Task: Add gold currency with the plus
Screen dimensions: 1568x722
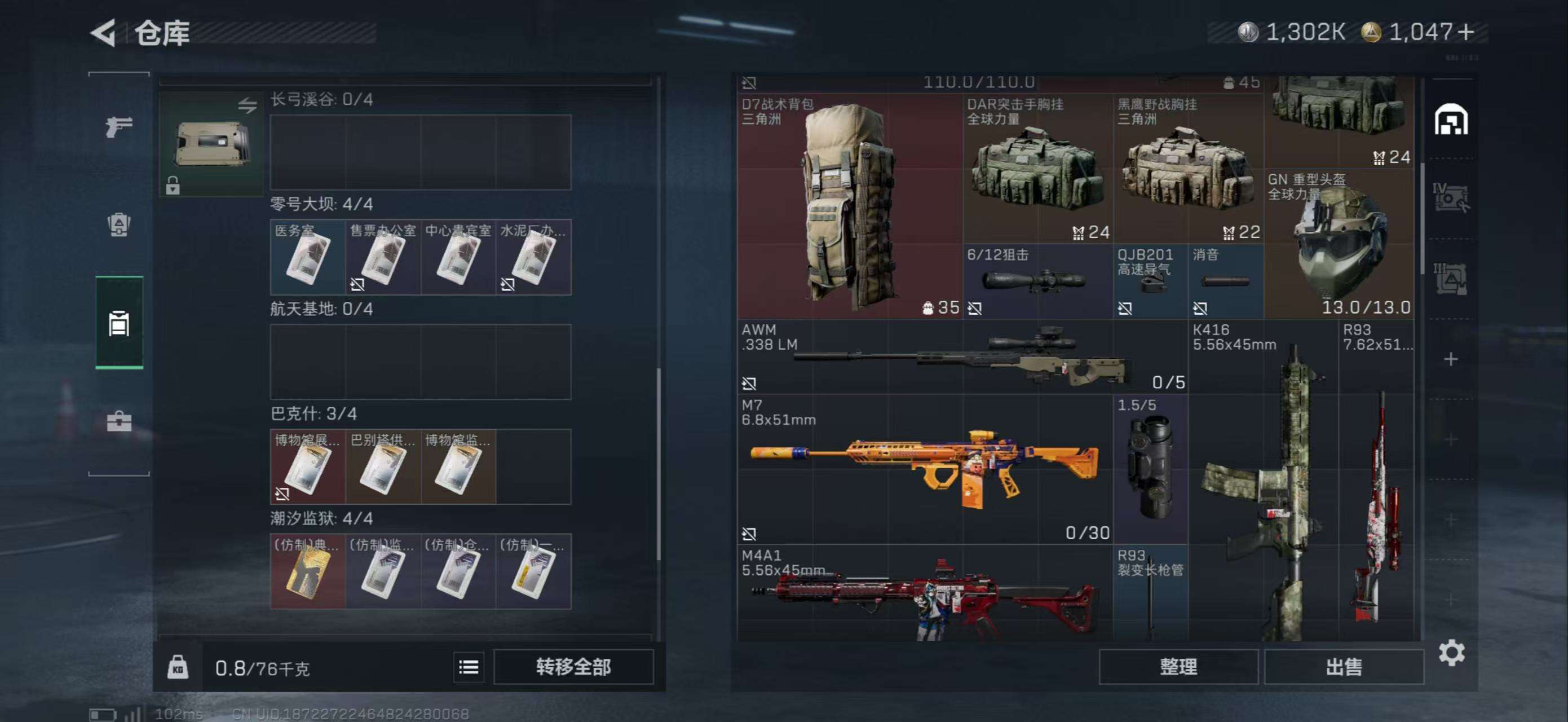Action: (x=1467, y=32)
